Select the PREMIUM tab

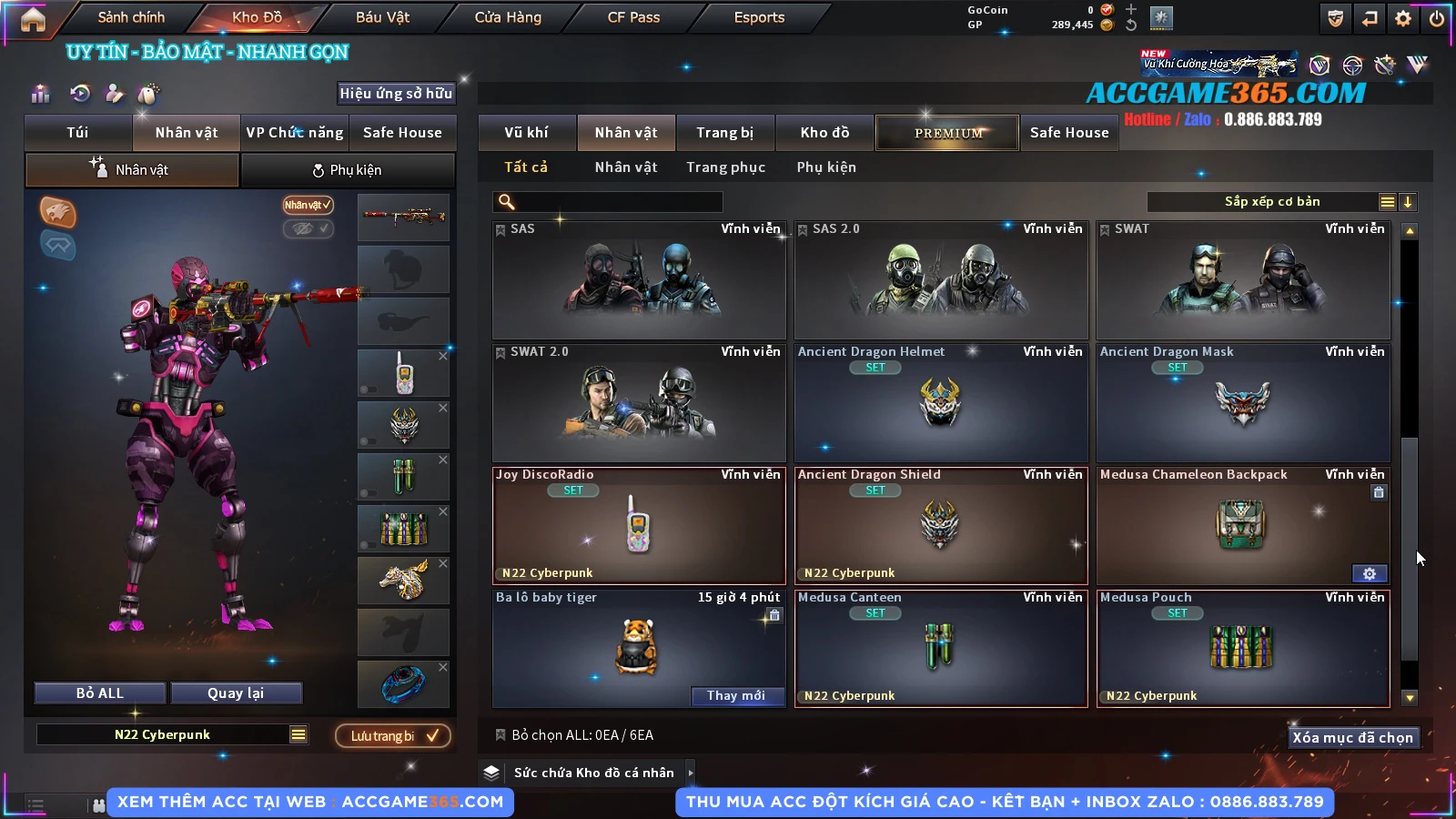tap(948, 133)
